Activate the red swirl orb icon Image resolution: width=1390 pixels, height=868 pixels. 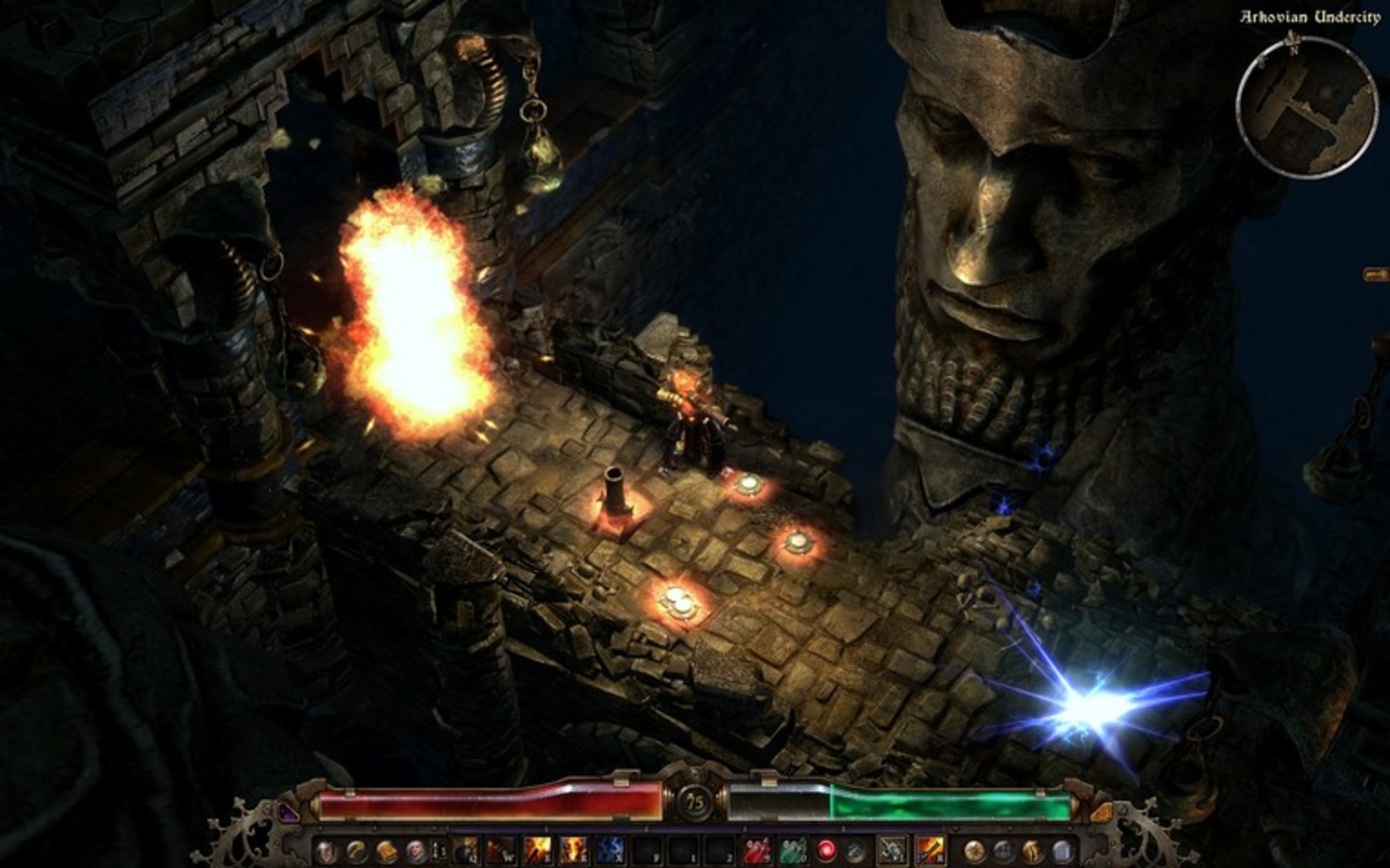(826, 850)
